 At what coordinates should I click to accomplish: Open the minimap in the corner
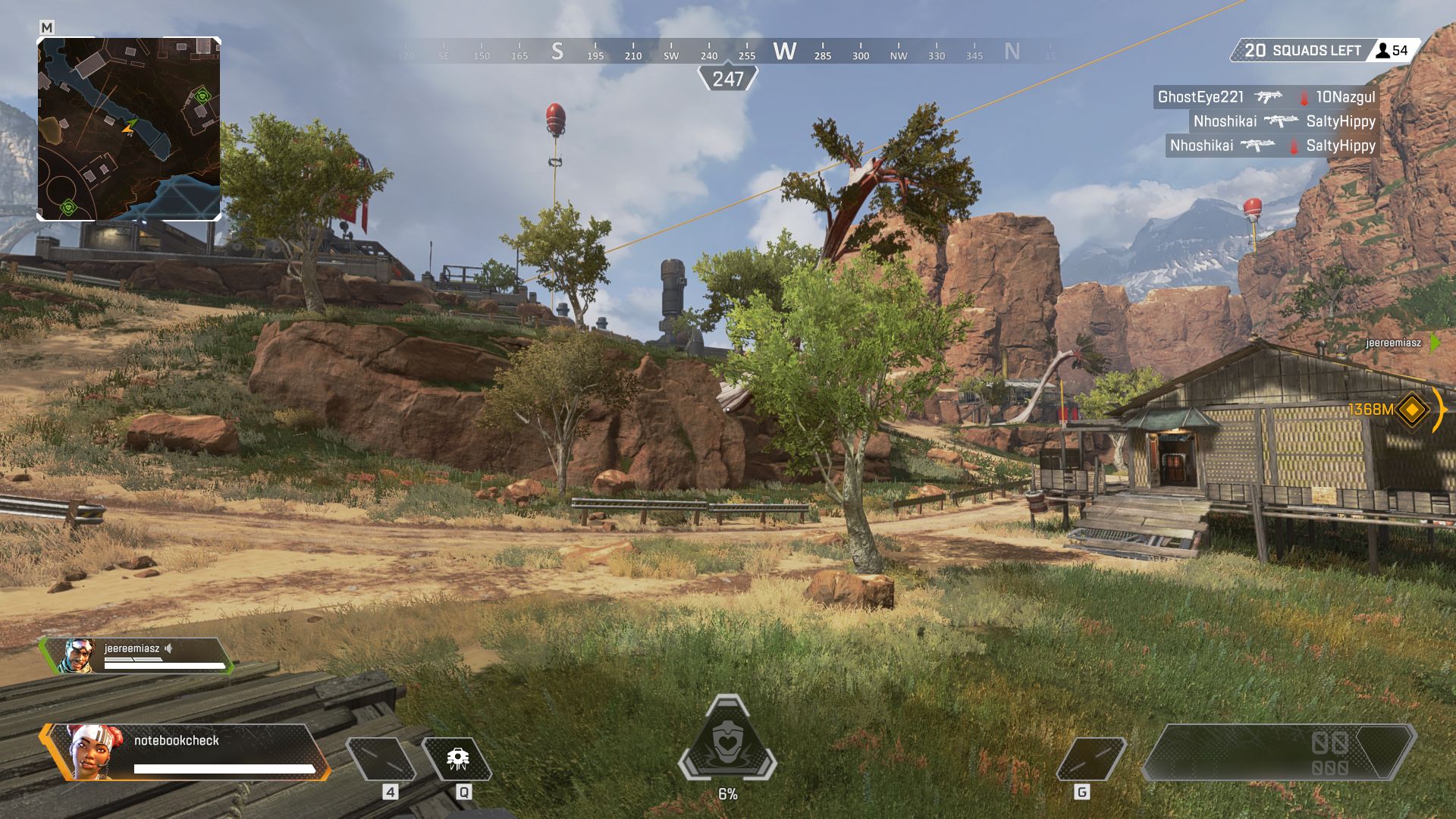click(x=129, y=129)
